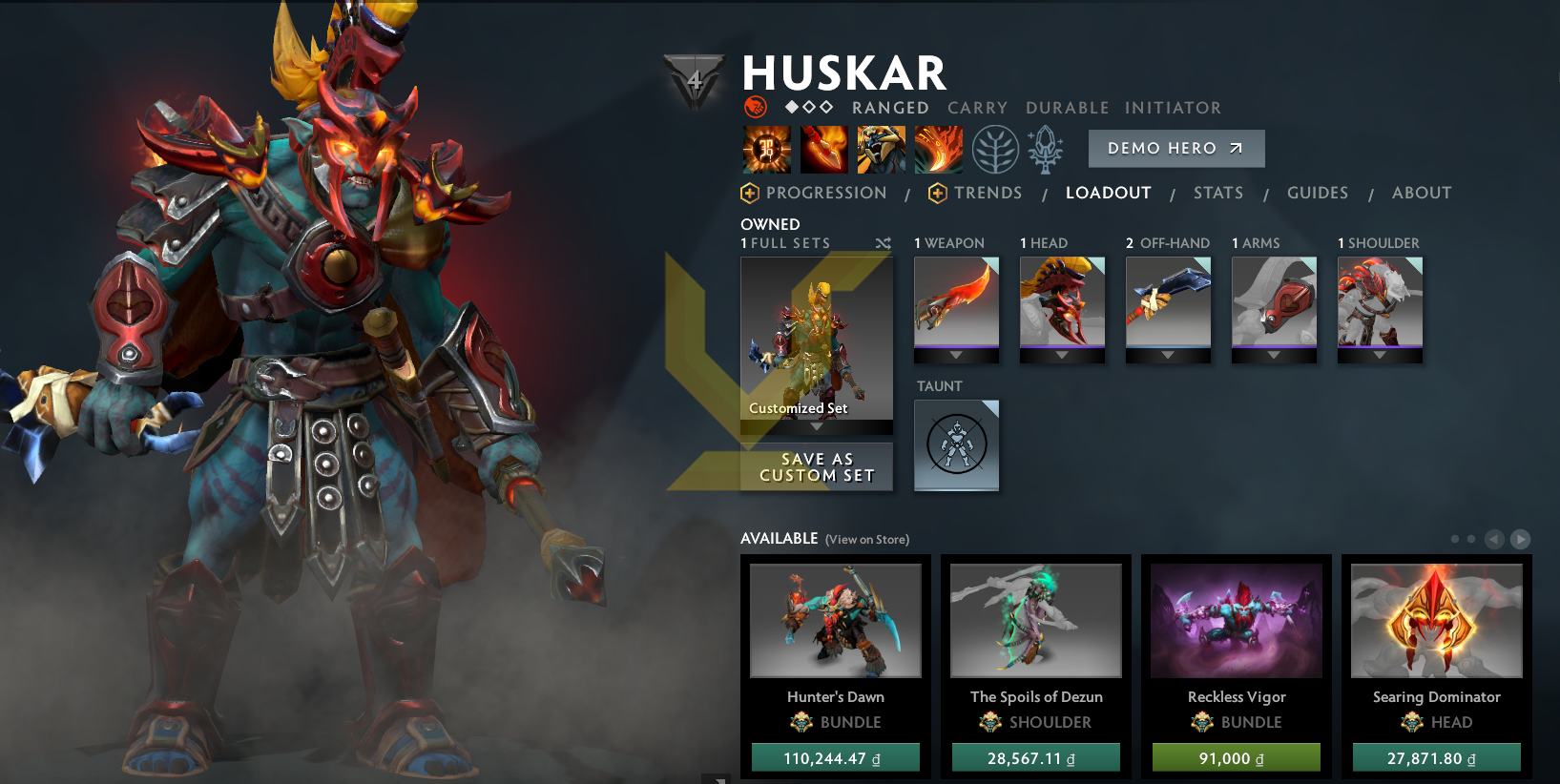Image resolution: width=1560 pixels, height=784 pixels.
Task: Go to next available items page
Action: tap(1521, 539)
